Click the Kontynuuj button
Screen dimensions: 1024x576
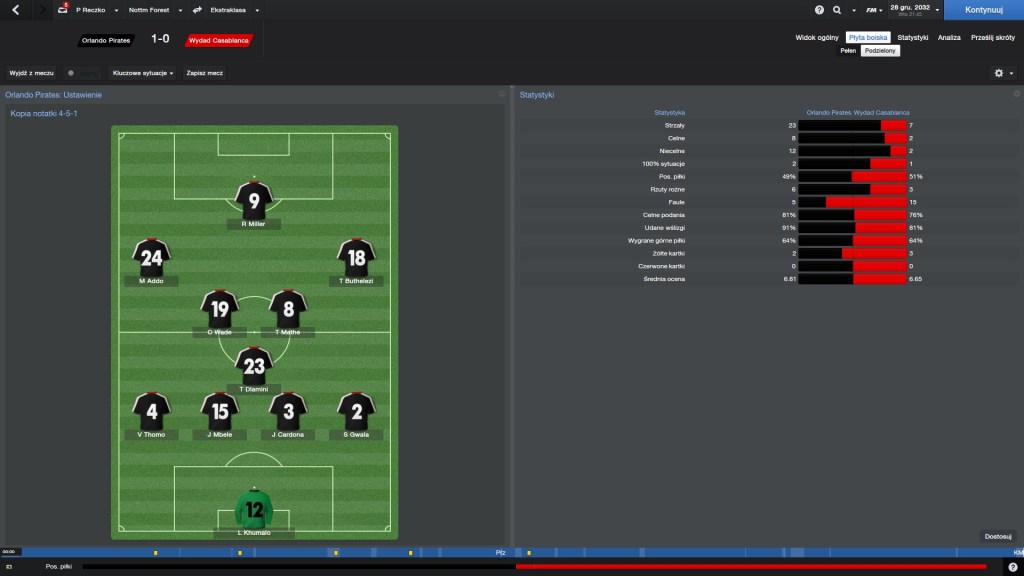(x=982, y=10)
